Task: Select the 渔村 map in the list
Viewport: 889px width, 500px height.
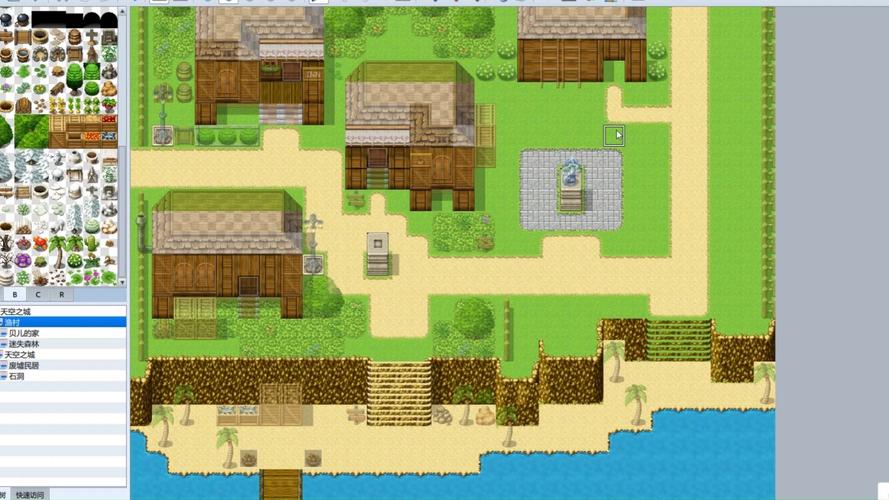Action: (13, 322)
